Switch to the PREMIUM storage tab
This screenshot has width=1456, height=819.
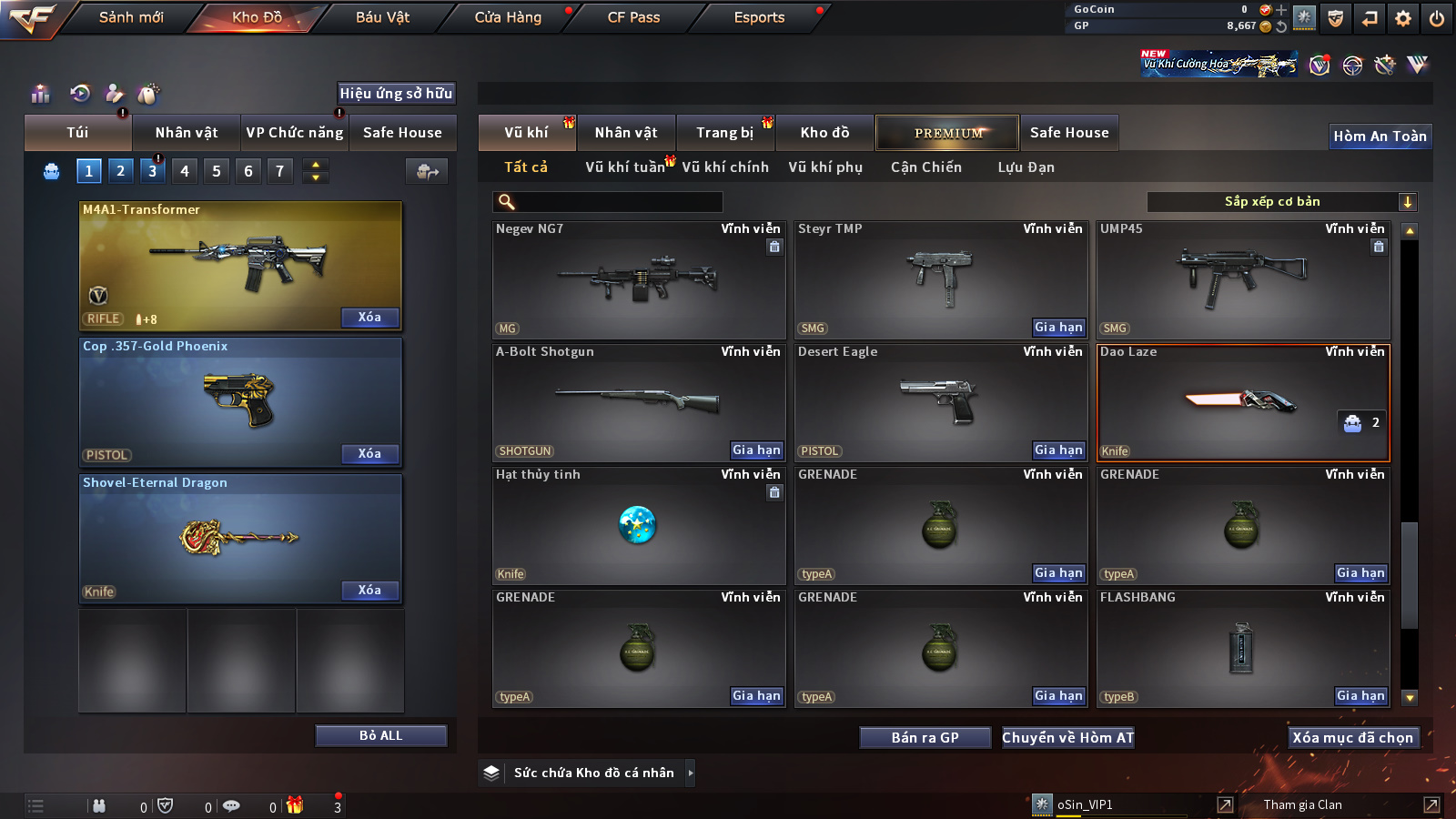[x=947, y=133]
